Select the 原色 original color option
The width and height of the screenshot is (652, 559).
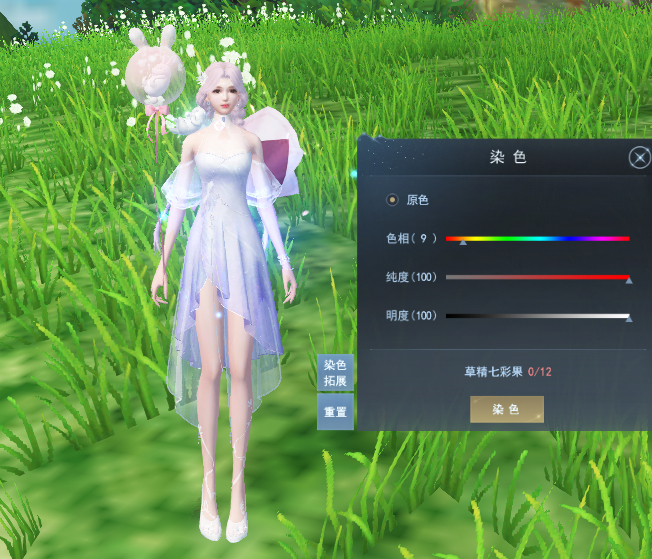[x=392, y=200]
